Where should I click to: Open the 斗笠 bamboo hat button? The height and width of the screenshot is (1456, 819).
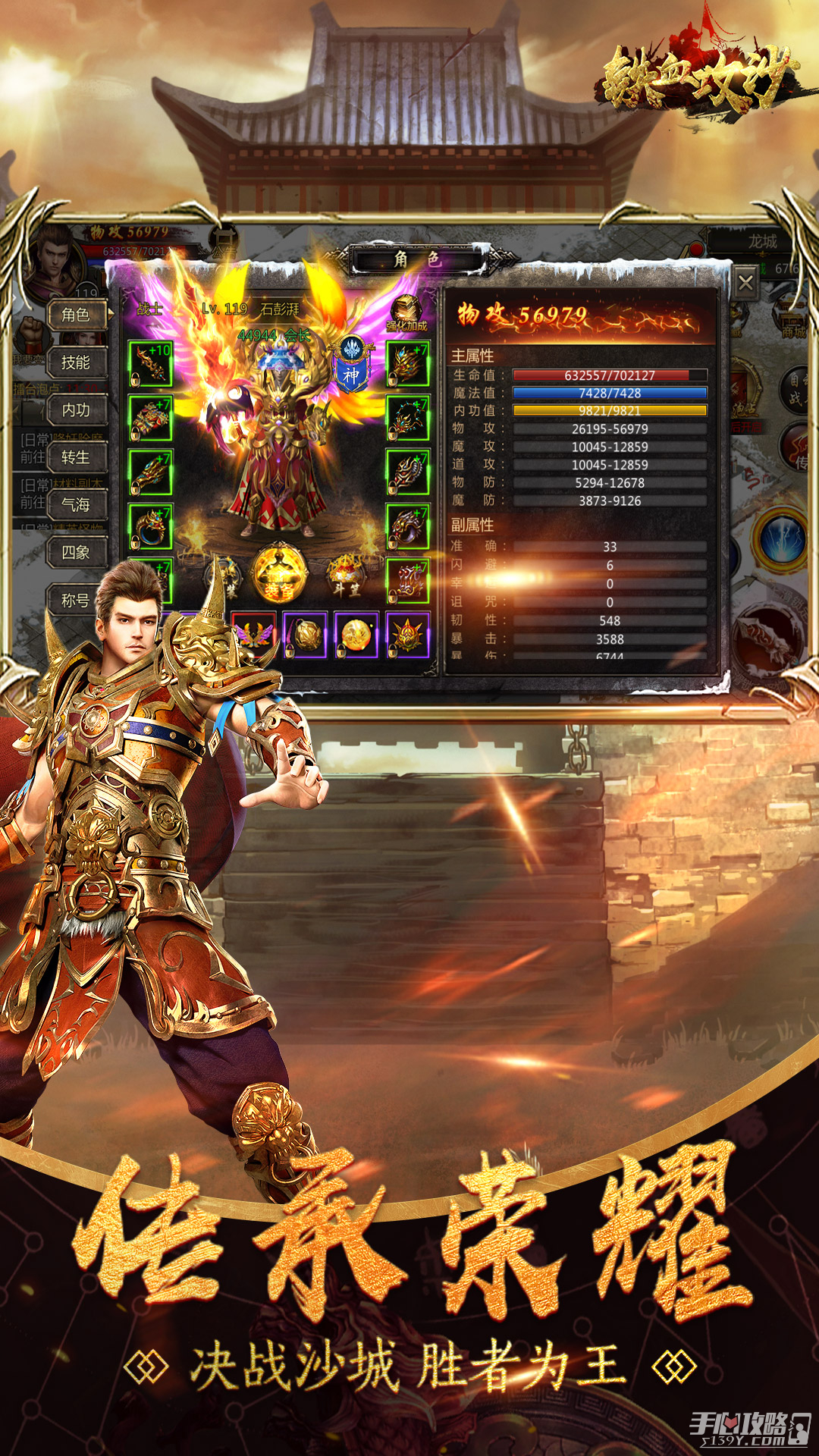pos(346,576)
